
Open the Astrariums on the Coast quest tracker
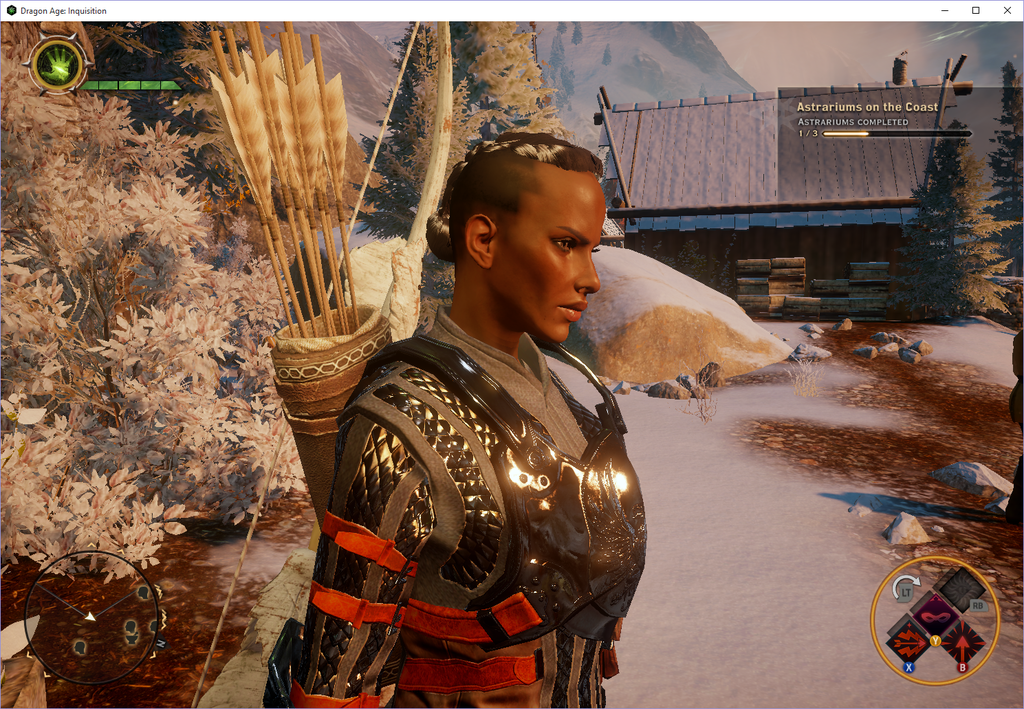(867, 107)
